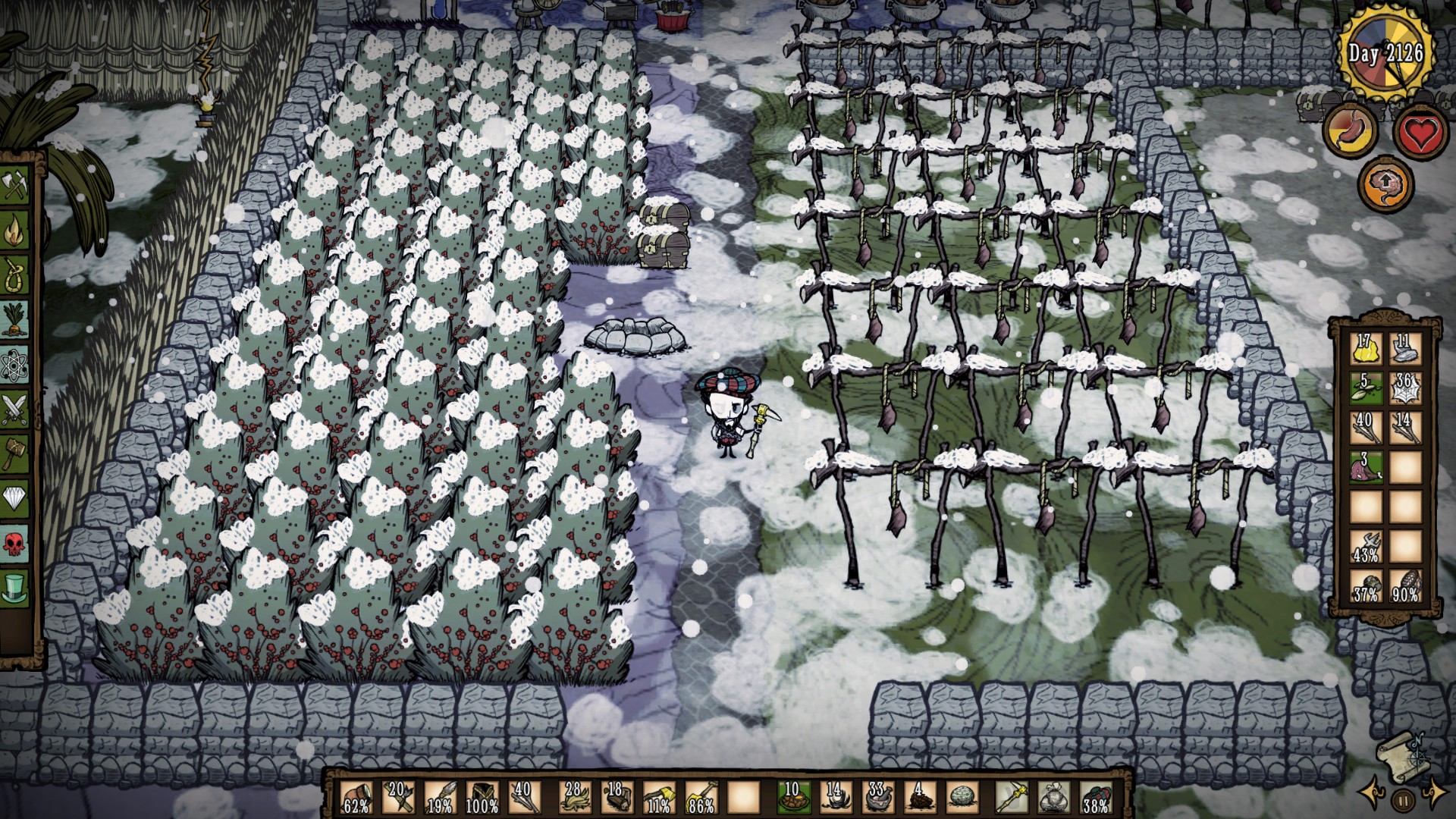Select the gold nugget stack in backpack
Screen dimensions: 1456x819
coord(1365,348)
